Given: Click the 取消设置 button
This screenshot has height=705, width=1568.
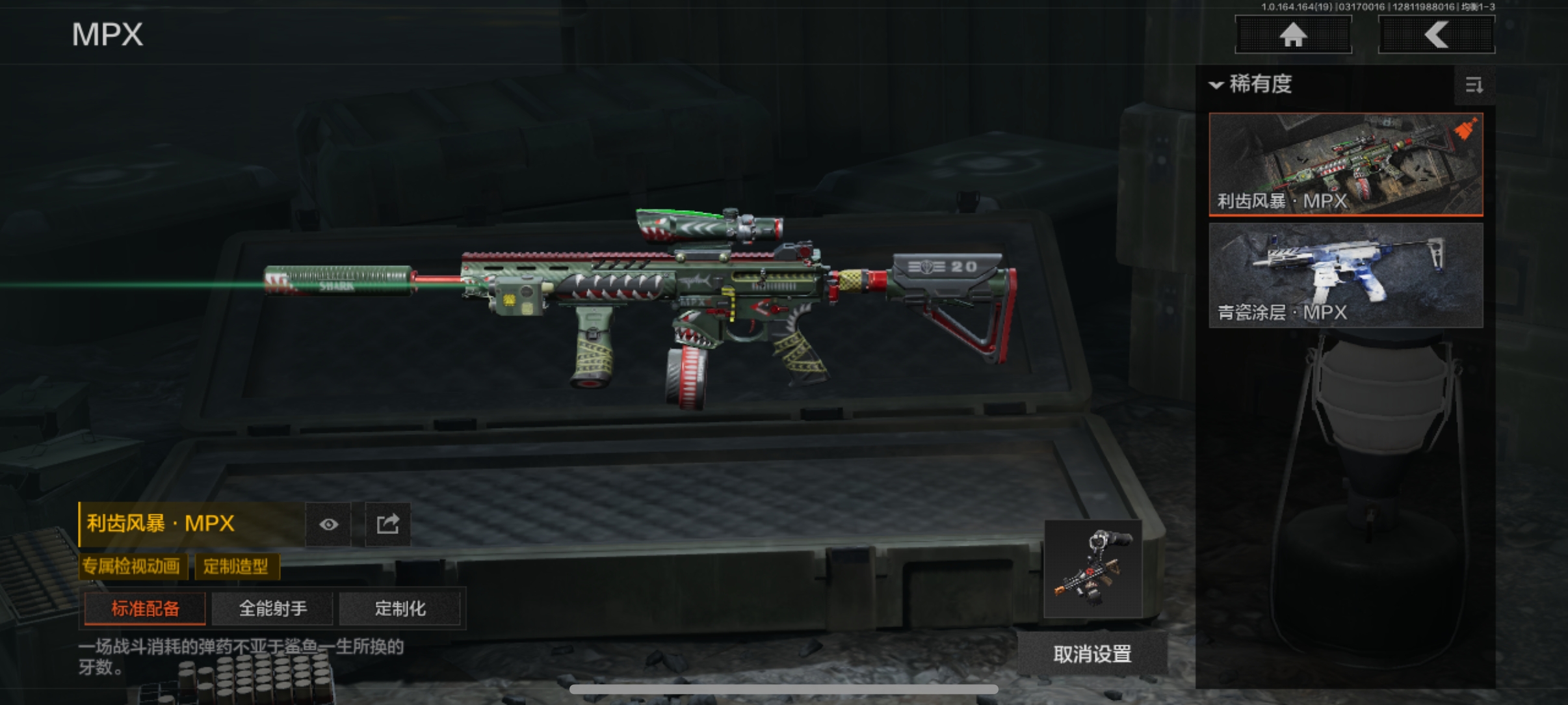Looking at the screenshot, I should [1092, 654].
